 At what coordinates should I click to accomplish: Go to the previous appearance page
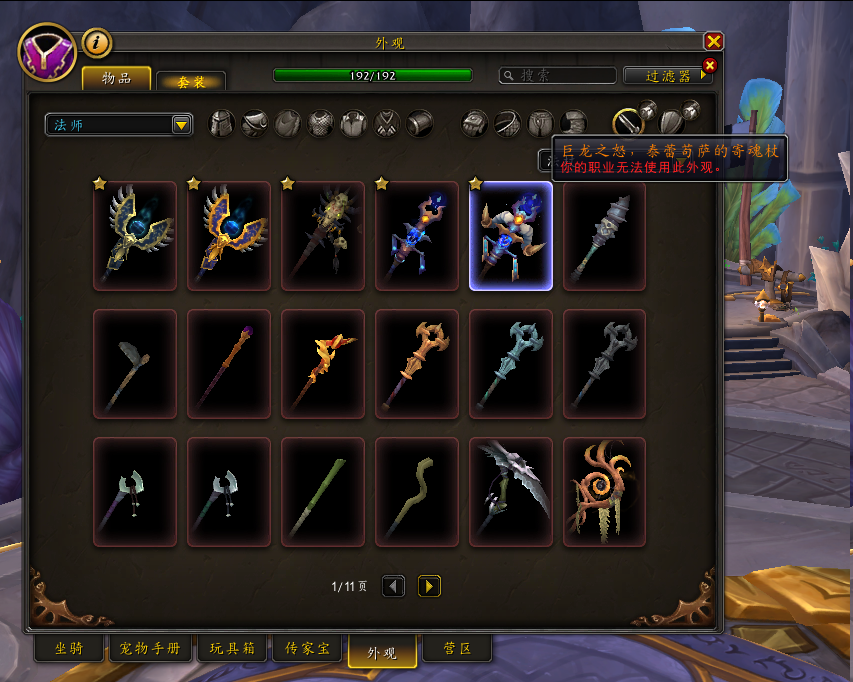pyautogui.click(x=394, y=586)
